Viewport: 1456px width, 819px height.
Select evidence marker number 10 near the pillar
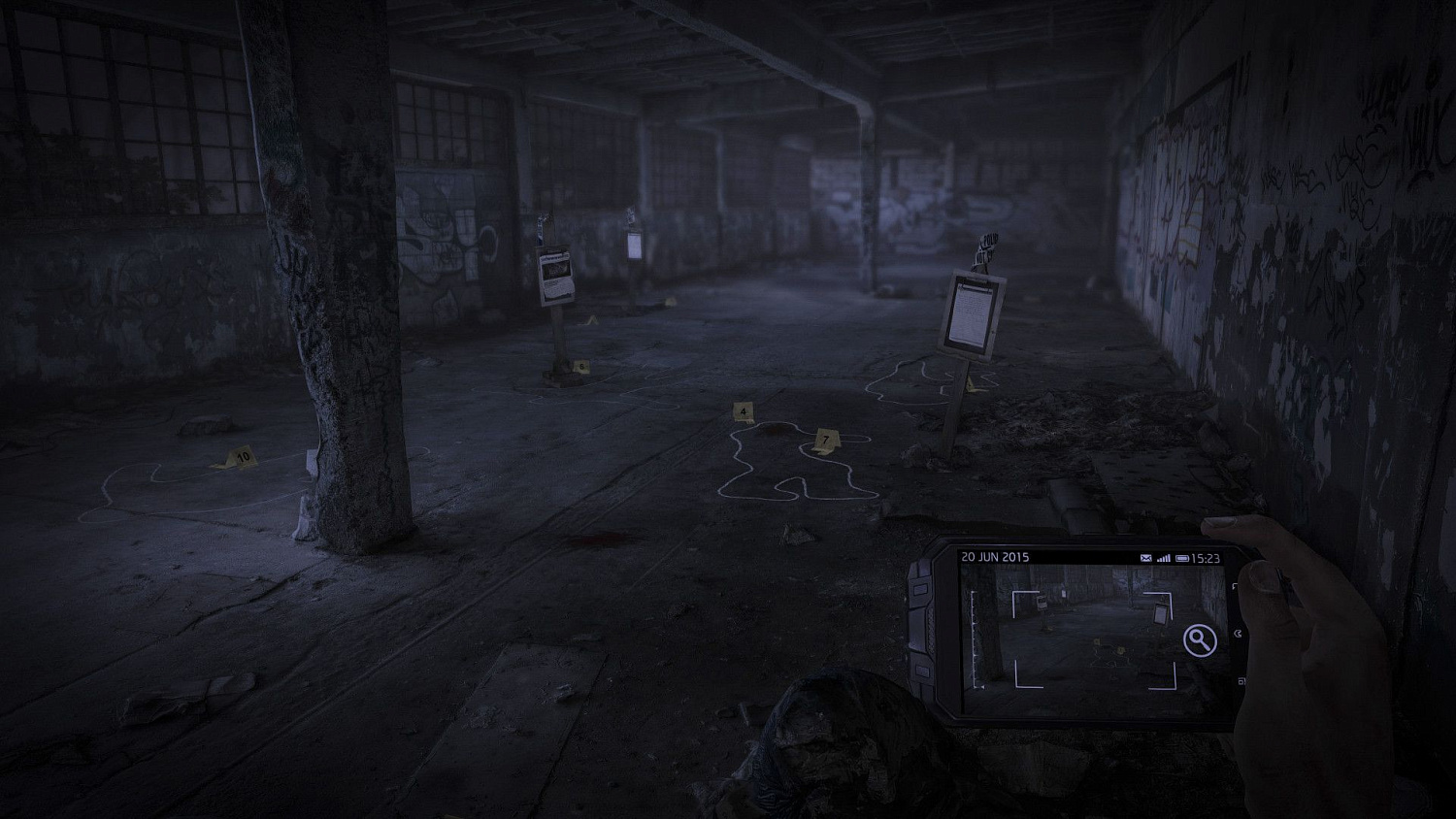[241, 455]
